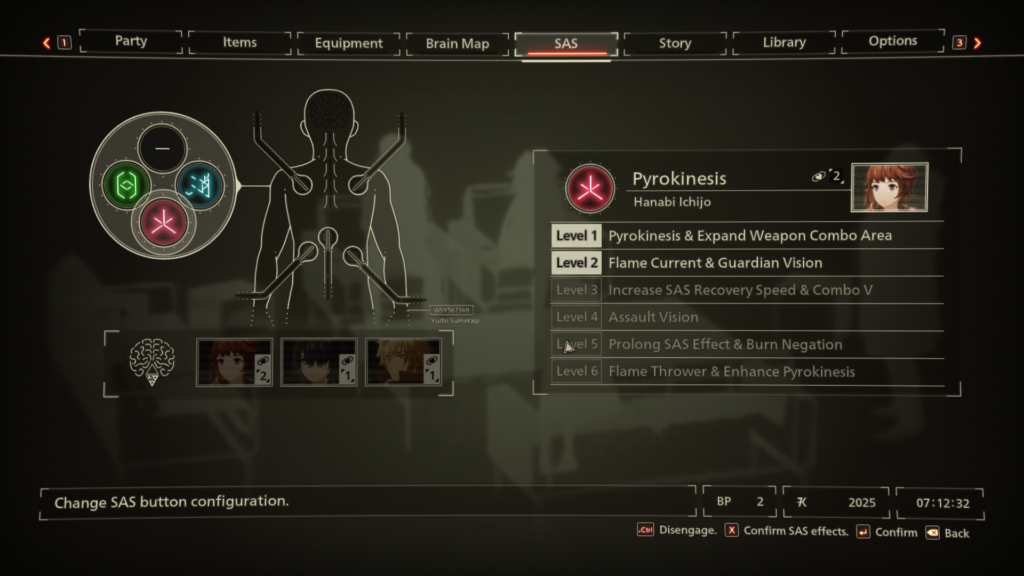Open the Library tab
This screenshot has width=1024, height=576.
[784, 43]
